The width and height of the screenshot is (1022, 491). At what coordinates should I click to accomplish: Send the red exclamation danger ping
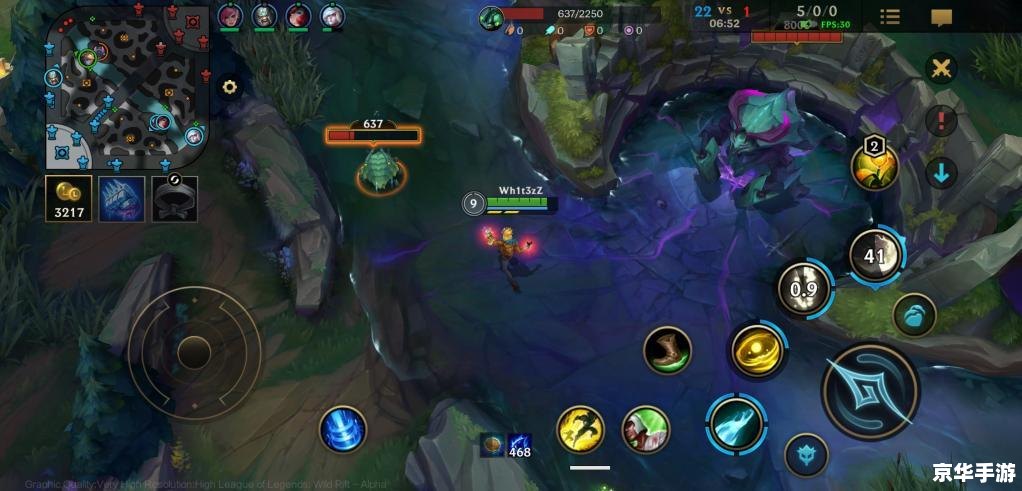point(941,121)
